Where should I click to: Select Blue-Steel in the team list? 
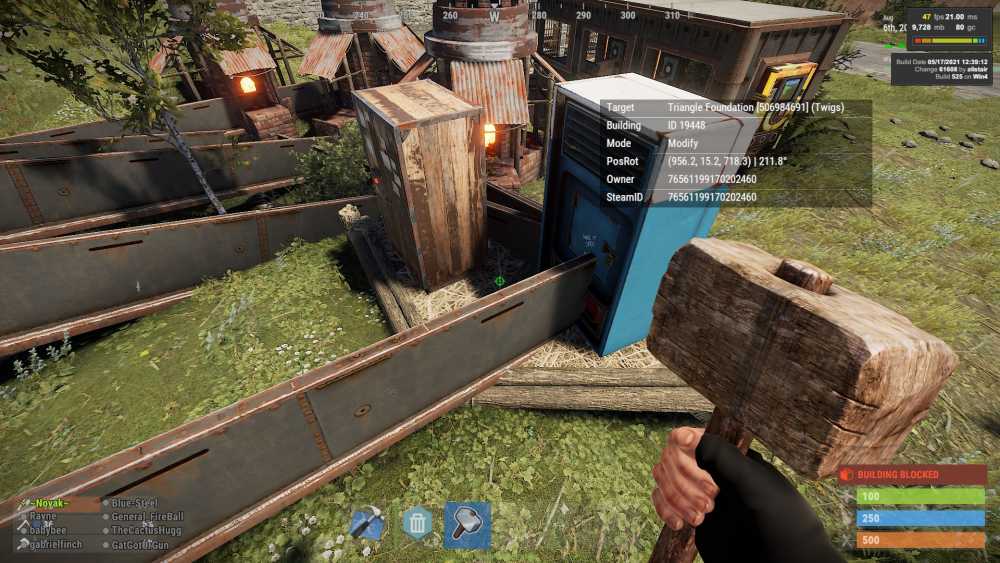pyautogui.click(x=135, y=504)
